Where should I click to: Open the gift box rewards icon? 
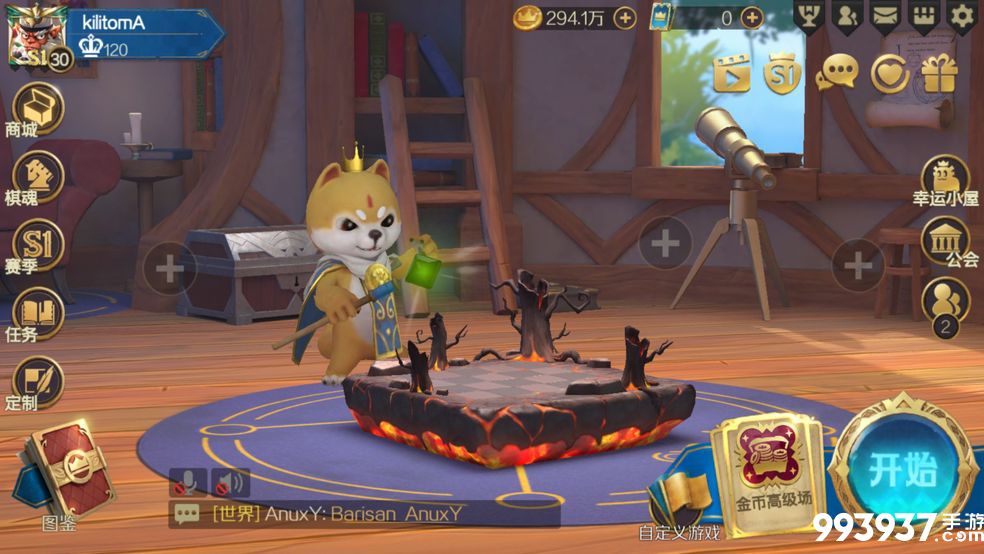click(x=939, y=73)
